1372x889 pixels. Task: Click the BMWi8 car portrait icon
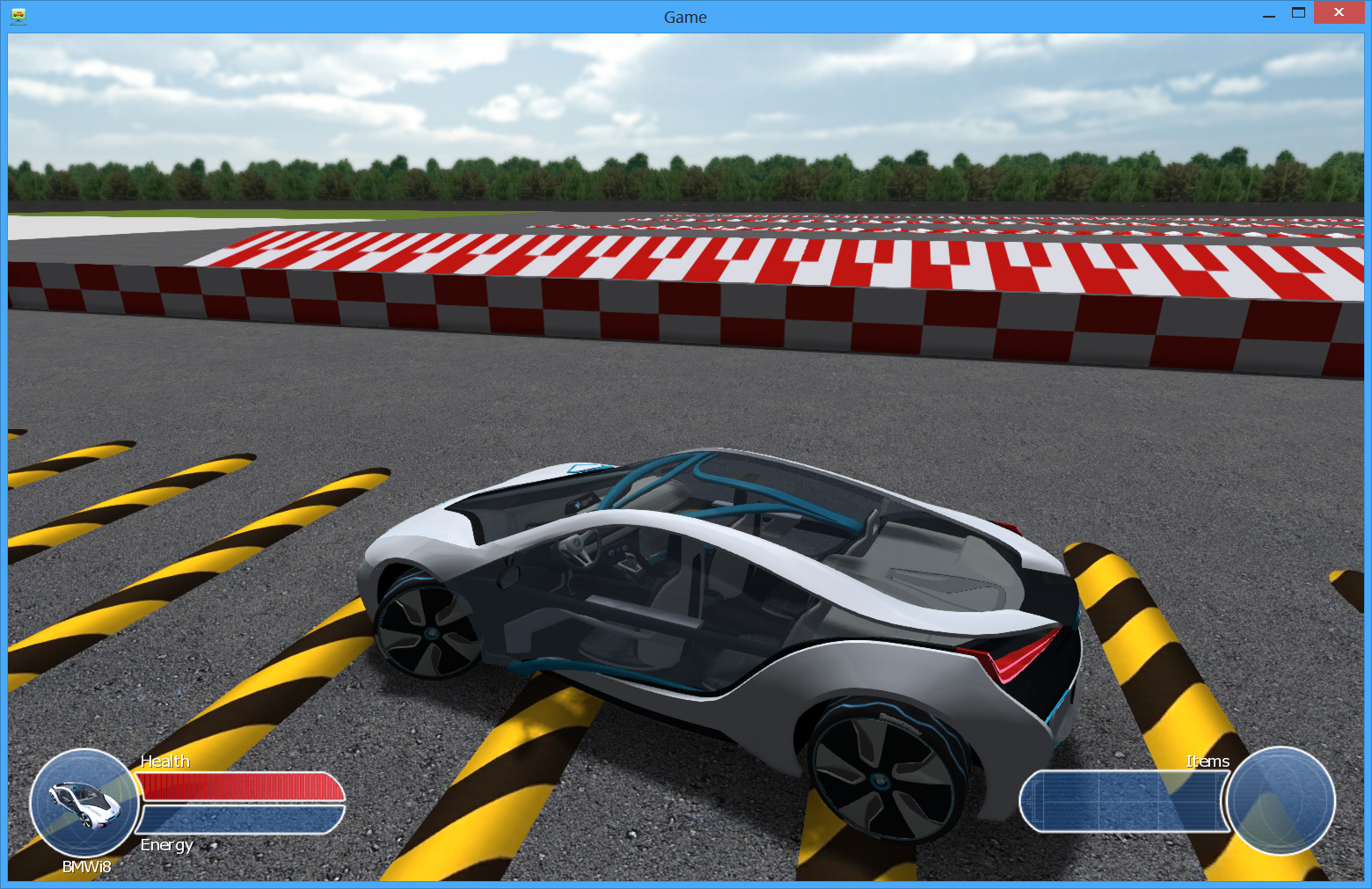(84, 802)
